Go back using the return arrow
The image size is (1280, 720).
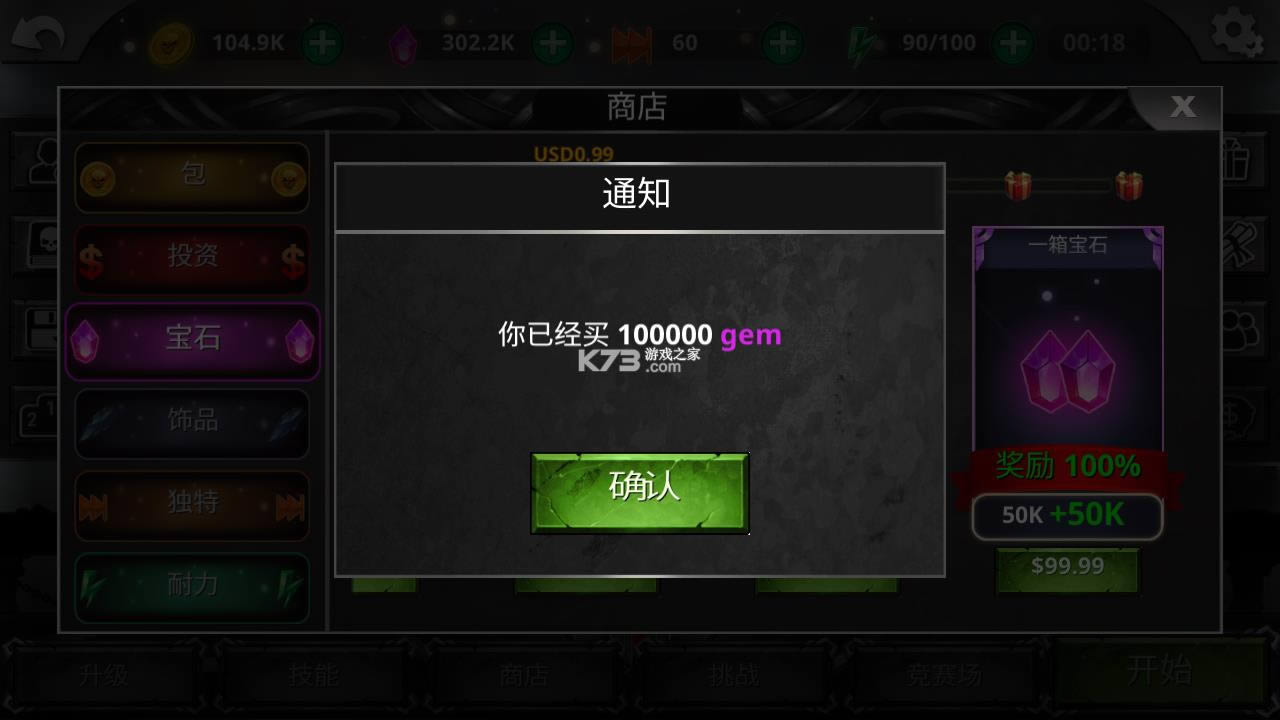pos(37,38)
